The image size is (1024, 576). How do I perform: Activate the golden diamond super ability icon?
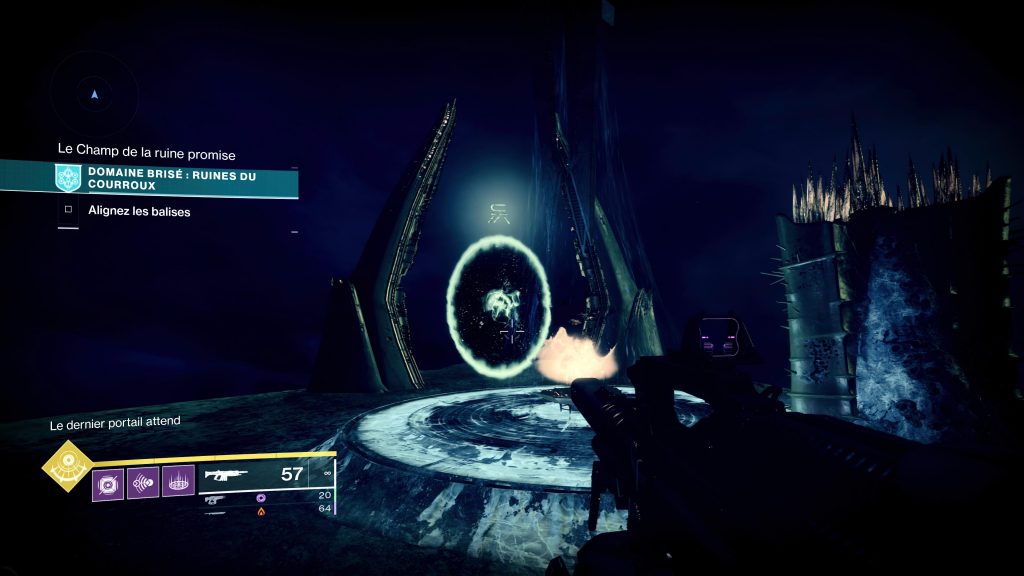point(67,467)
